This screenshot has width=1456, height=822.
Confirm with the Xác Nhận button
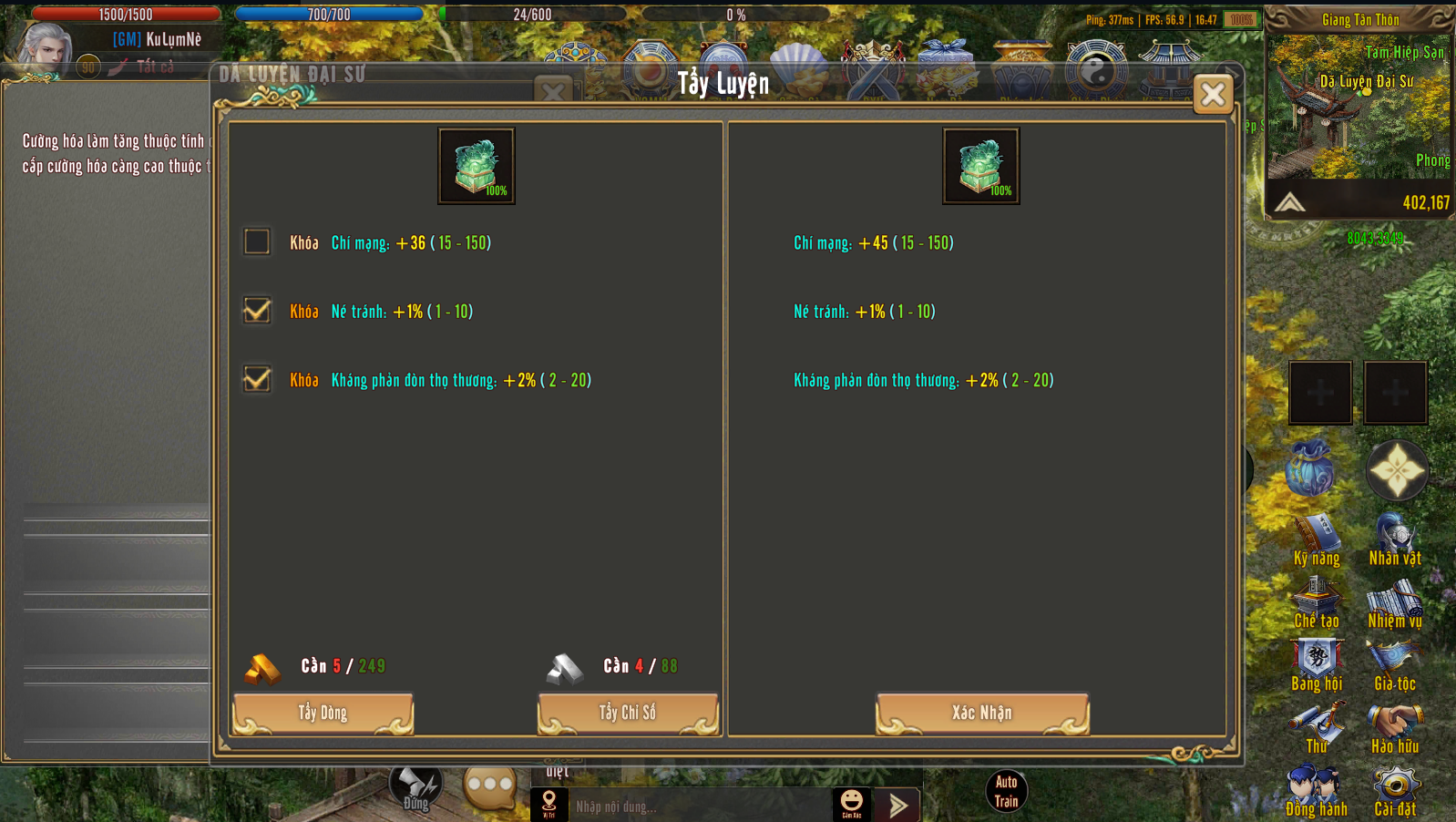click(x=982, y=713)
